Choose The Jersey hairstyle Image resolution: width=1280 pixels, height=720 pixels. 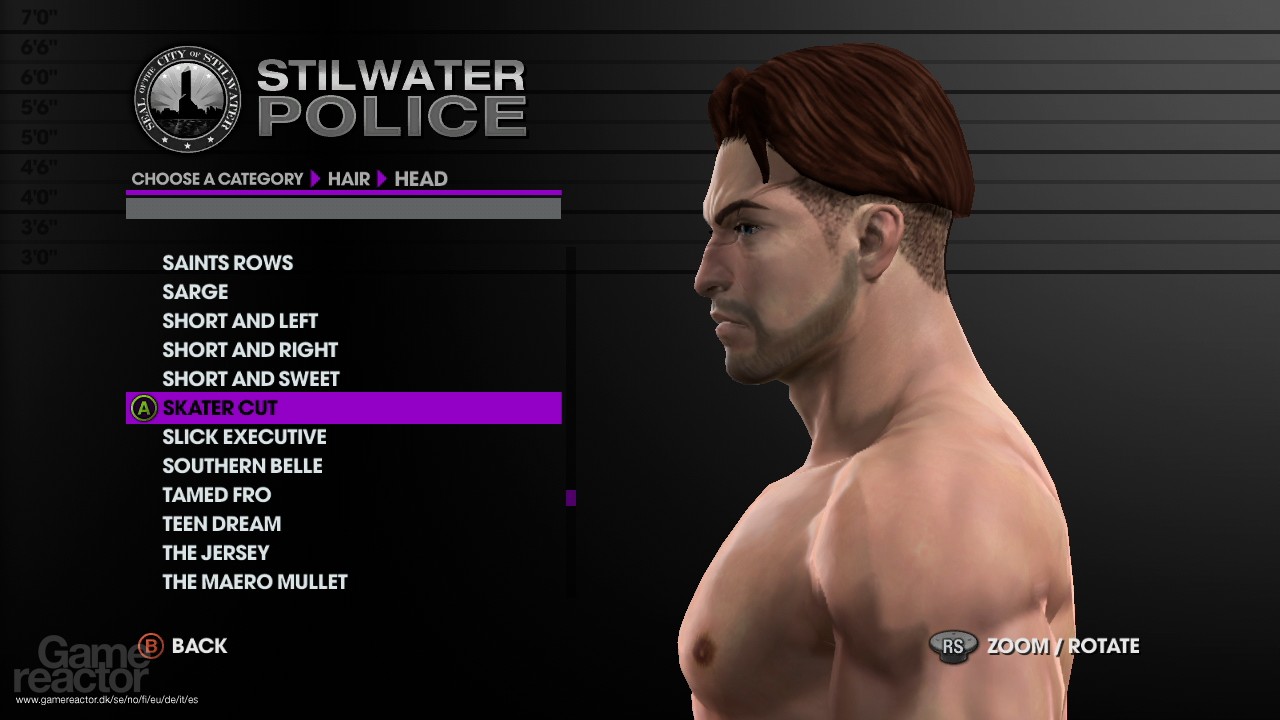[215, 553]
